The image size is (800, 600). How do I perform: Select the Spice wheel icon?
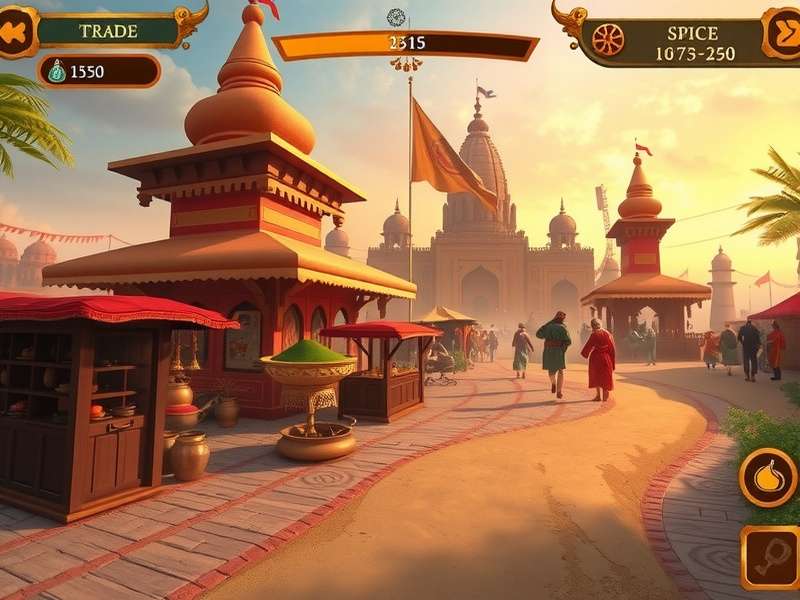(x=608, y=39)
